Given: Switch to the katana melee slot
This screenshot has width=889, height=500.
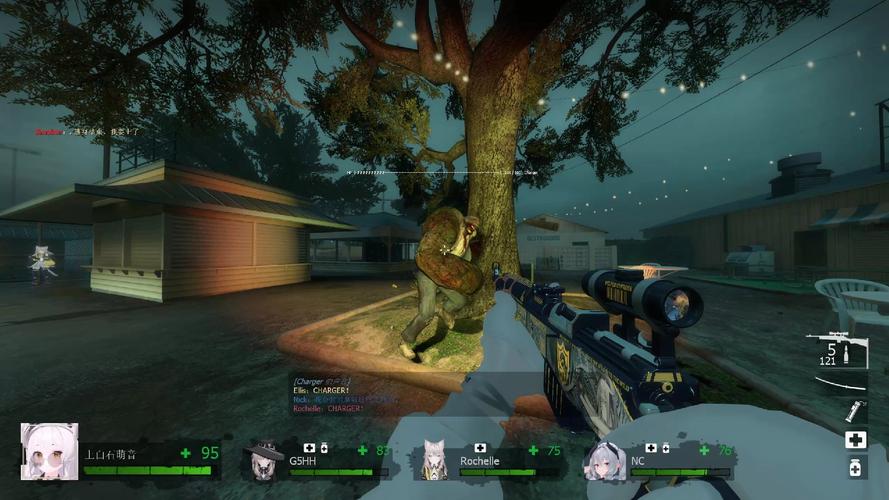Looking at the screenshot, I should tap(840, 384).
